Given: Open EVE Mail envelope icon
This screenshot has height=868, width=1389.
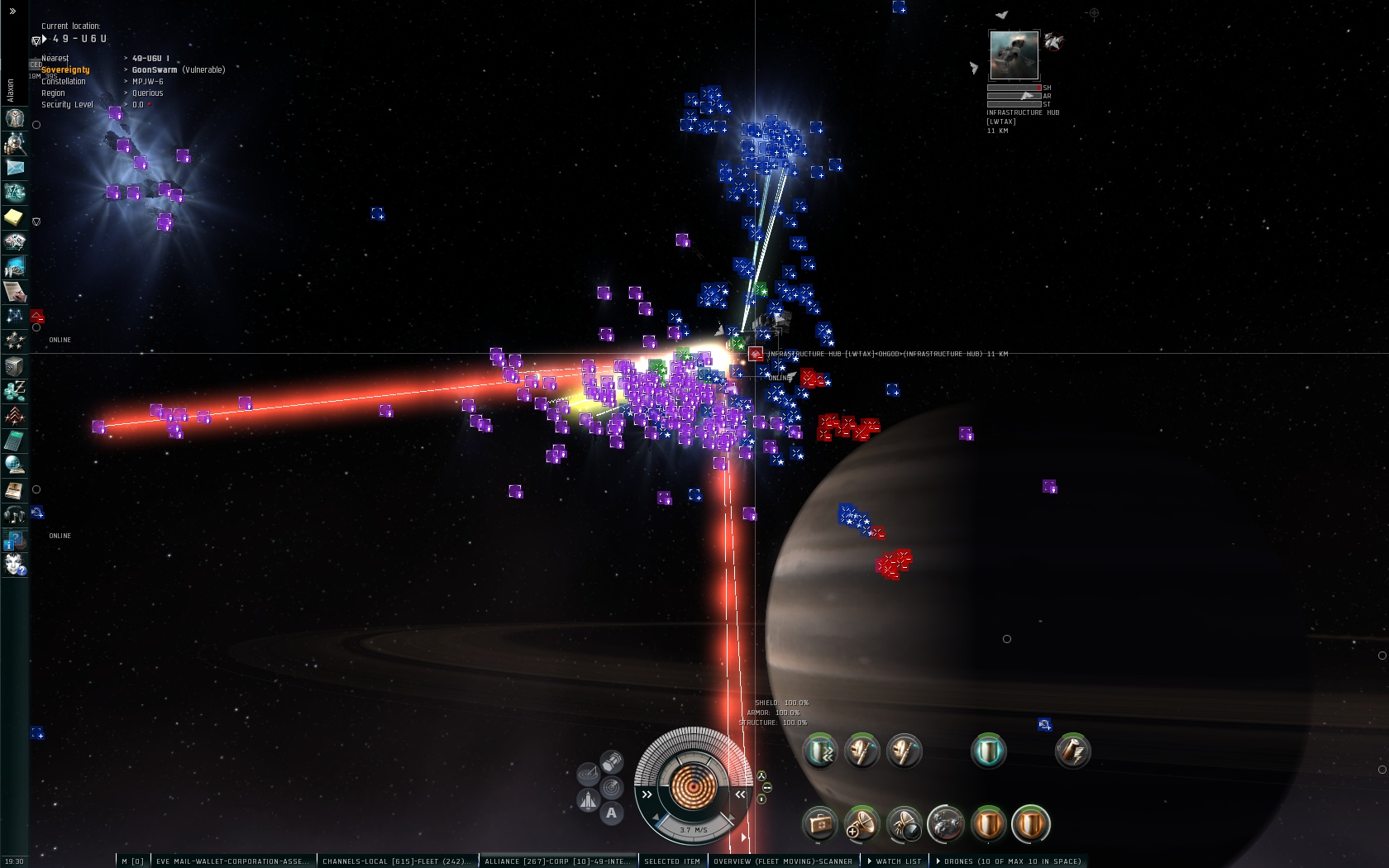Looking at the screenshot, I should coord(15,167).
